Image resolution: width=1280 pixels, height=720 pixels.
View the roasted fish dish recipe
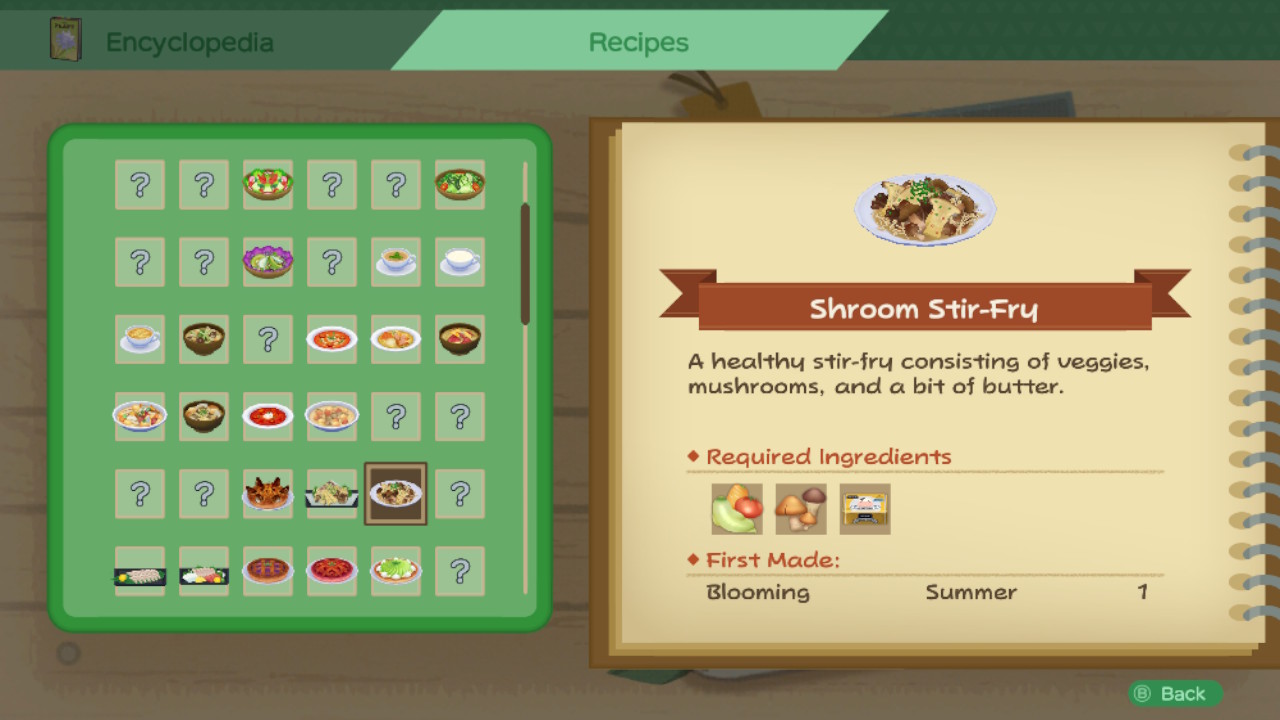[x=268, y=493]
